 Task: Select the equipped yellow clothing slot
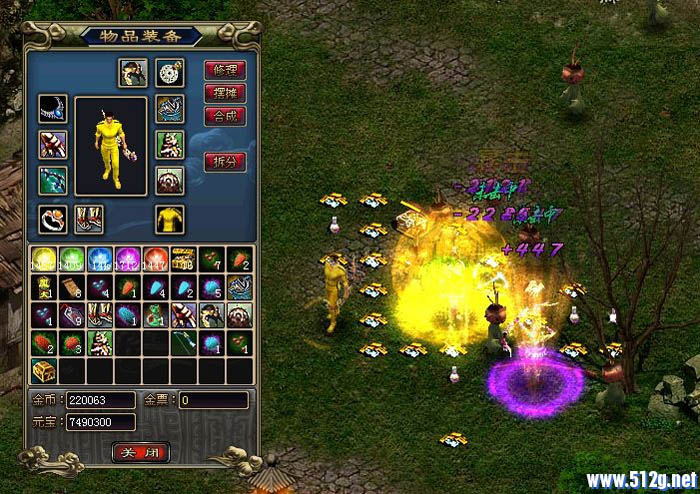(x=169, y=218)
